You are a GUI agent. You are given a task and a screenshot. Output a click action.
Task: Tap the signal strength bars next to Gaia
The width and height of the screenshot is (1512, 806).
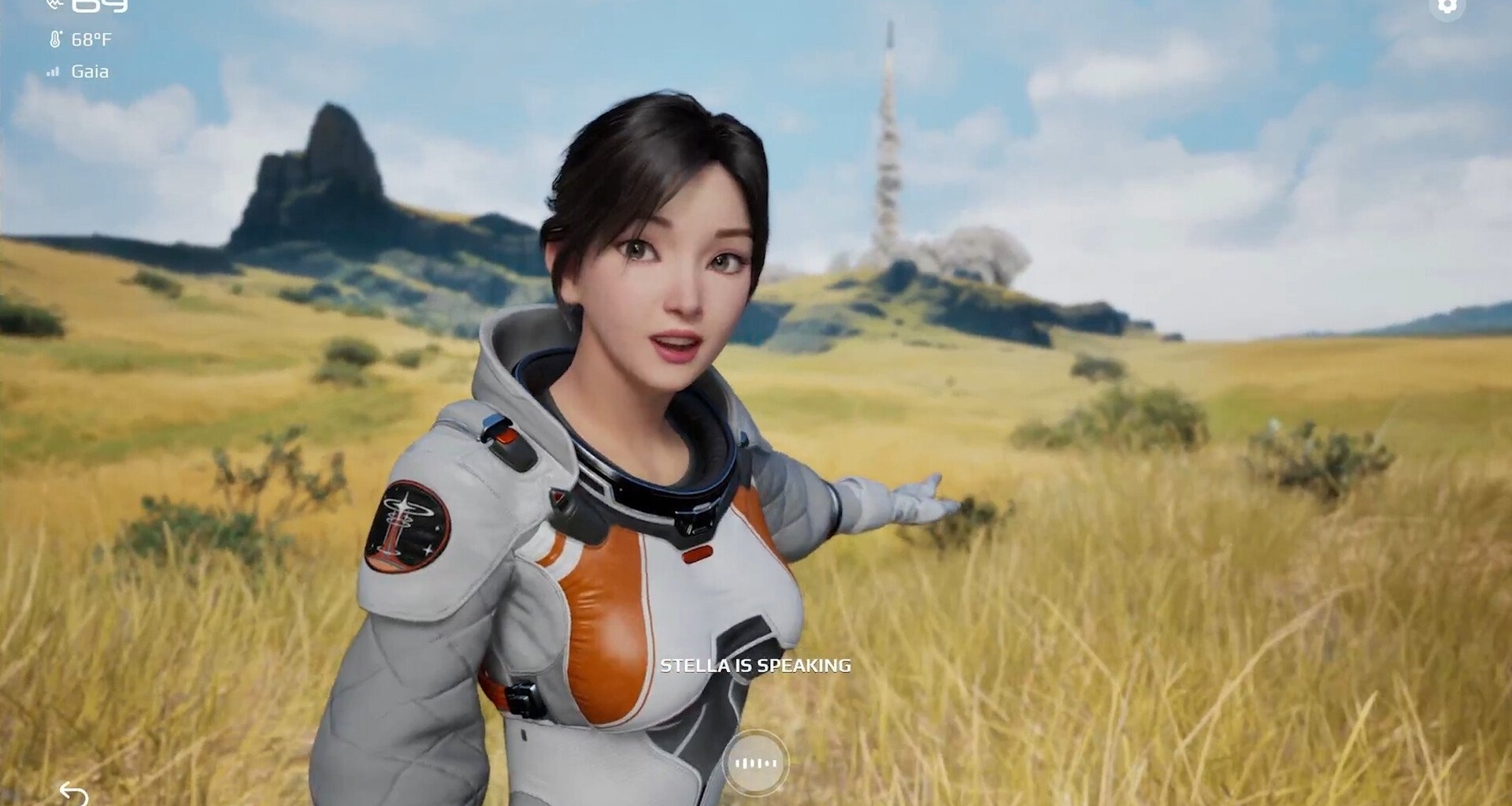point(54,72)
